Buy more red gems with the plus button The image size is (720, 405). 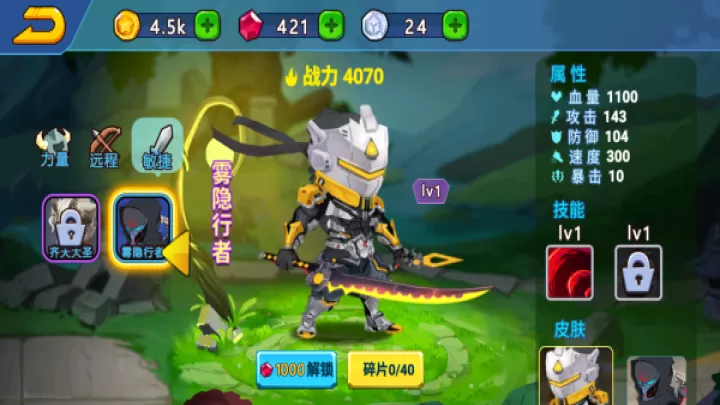[331, 25]
